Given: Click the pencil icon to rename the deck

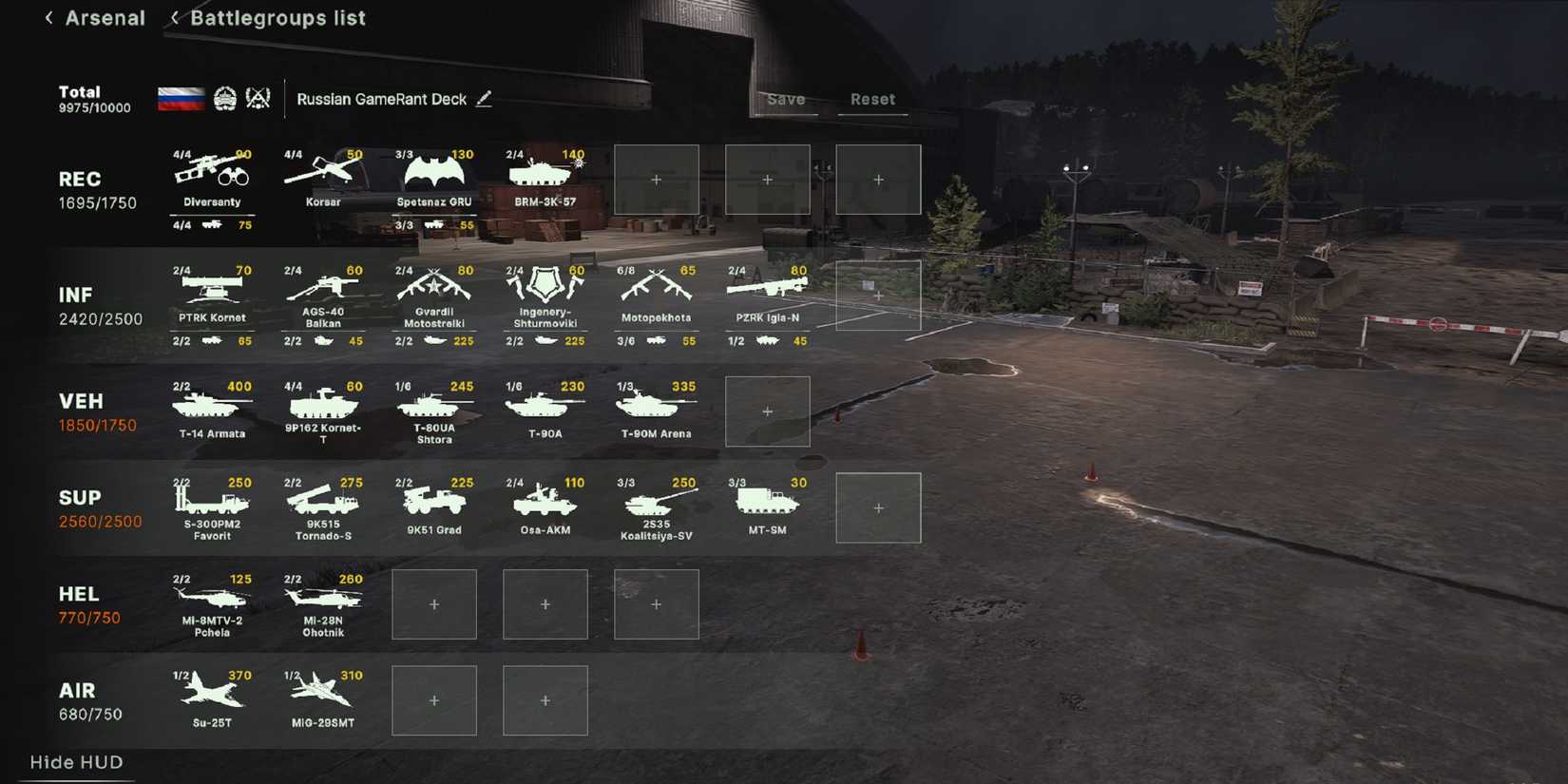Looking at the screenshot, I should pyautogui.click(x=485, y=98).
